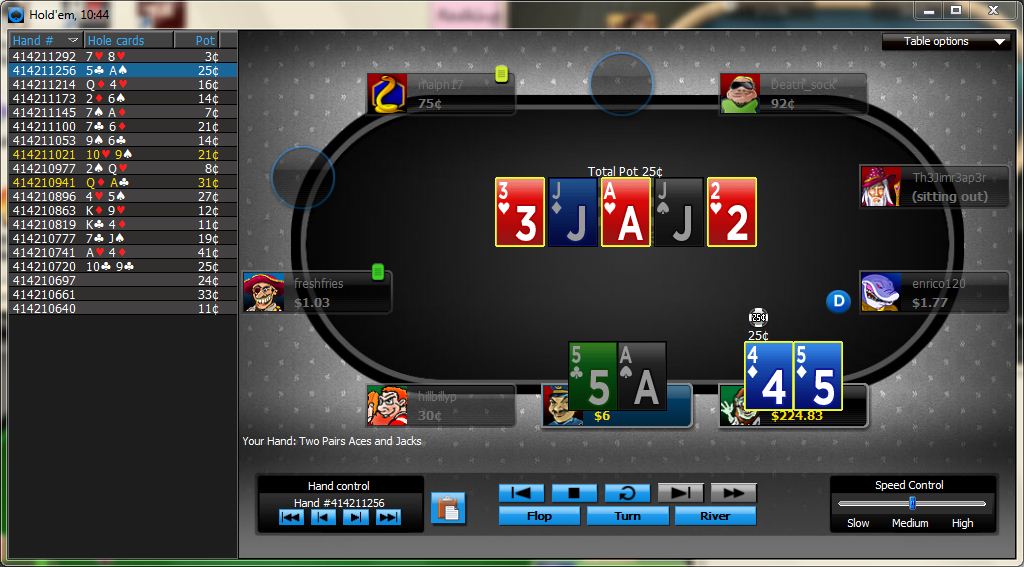Adjust the Speed Control slider handle
1024x567 pixels.
pyautogui.click(x=911, y=503)
